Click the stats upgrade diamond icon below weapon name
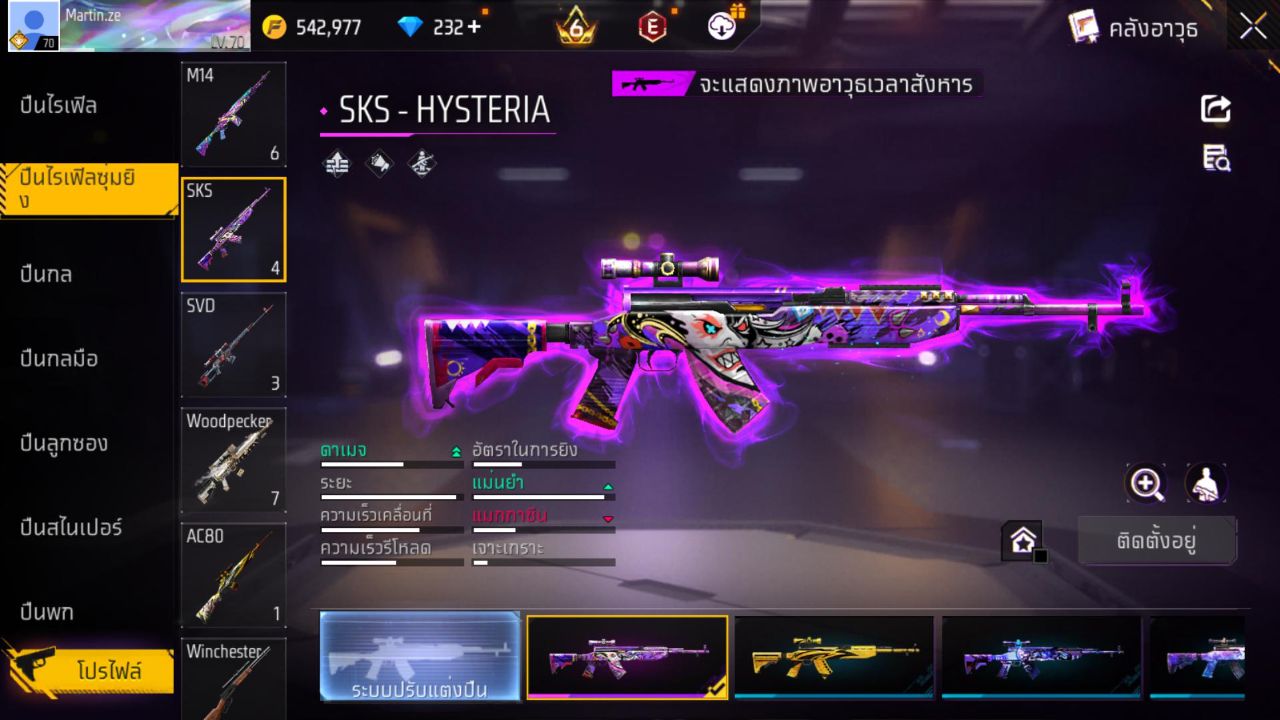The height and width of the screenshot is (720, 1280). click(336, 163)
